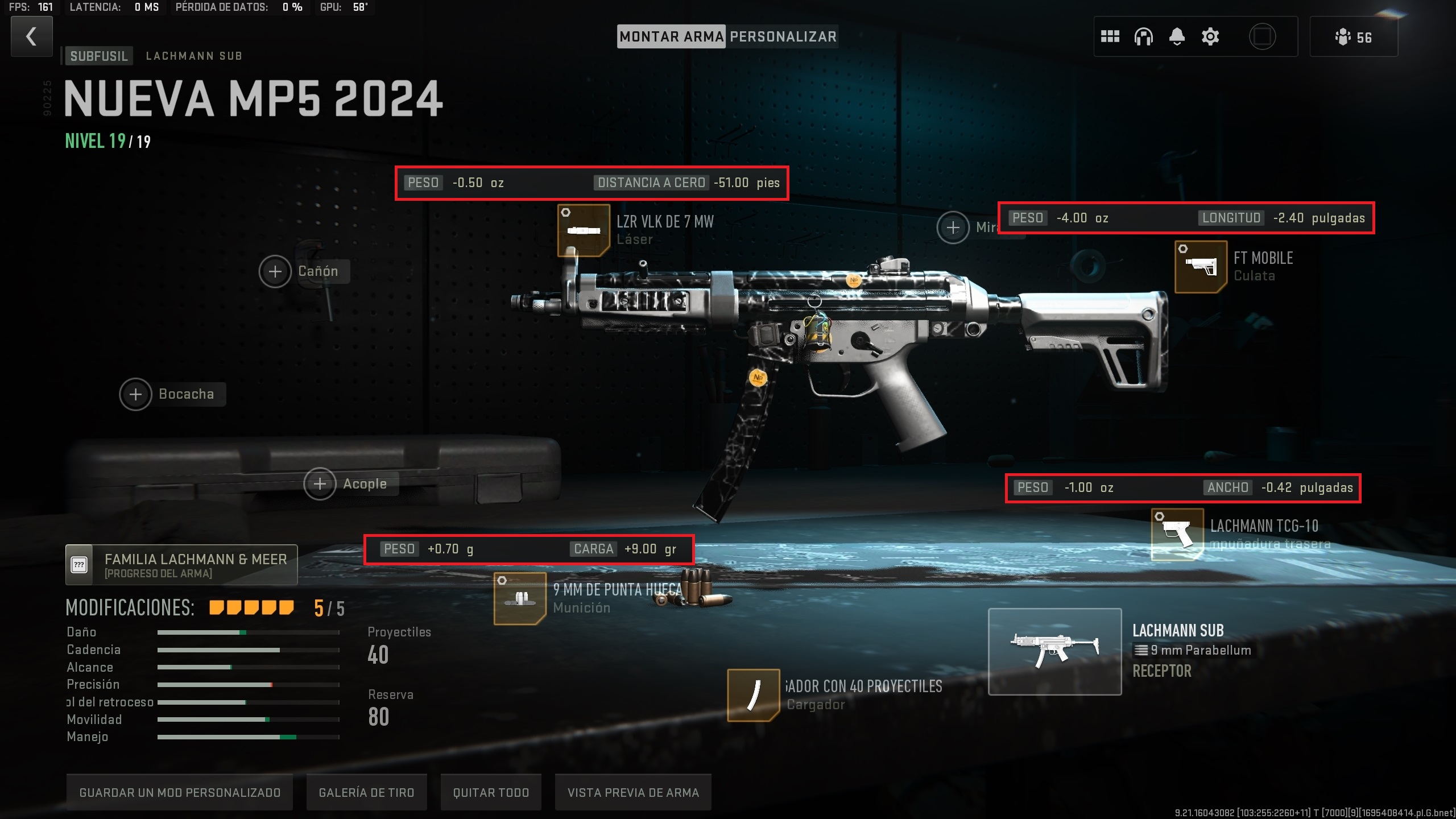
Task: Click the Quitar Todo button
Action: pyautogui.click(x=490, y=792)
